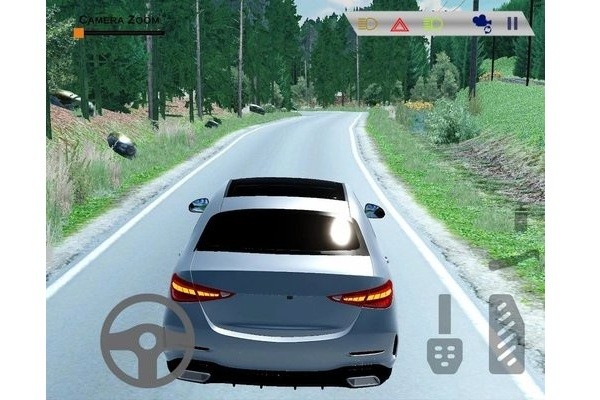Screen dimensions: 600x400
Task: Pause the game
Action: (512, 23)
